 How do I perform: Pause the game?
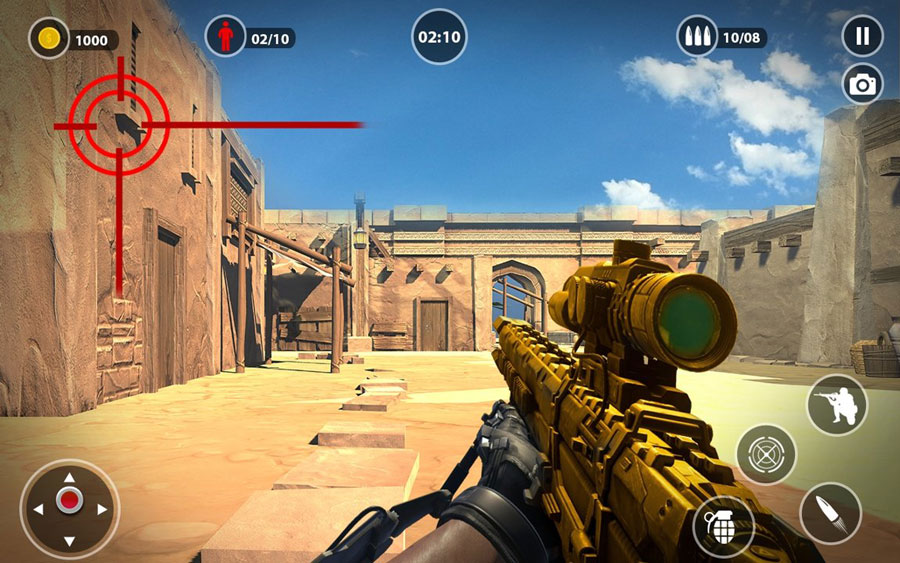[862, 36]
